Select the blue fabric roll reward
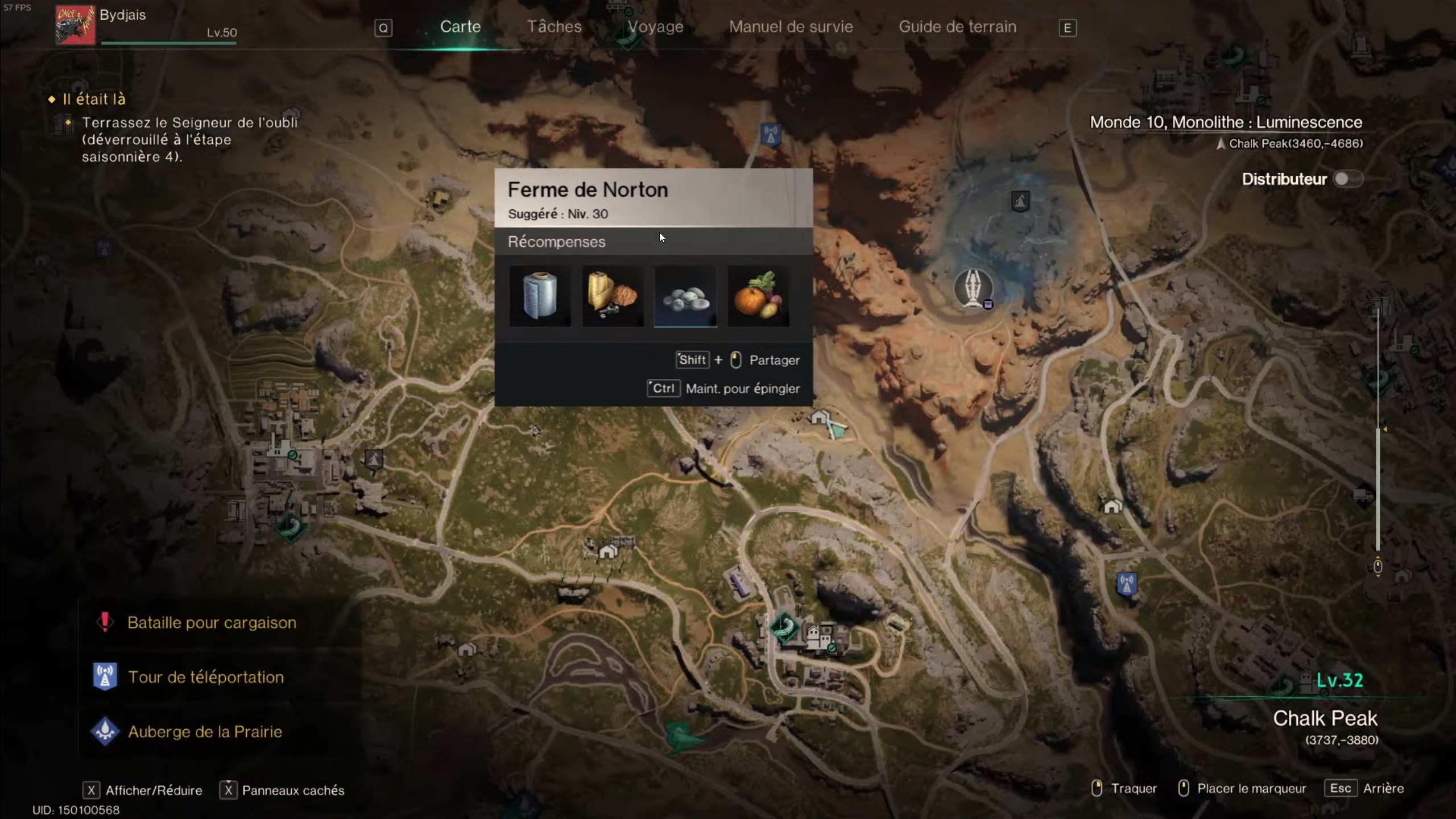1456x819 pixels. point(540,296)
